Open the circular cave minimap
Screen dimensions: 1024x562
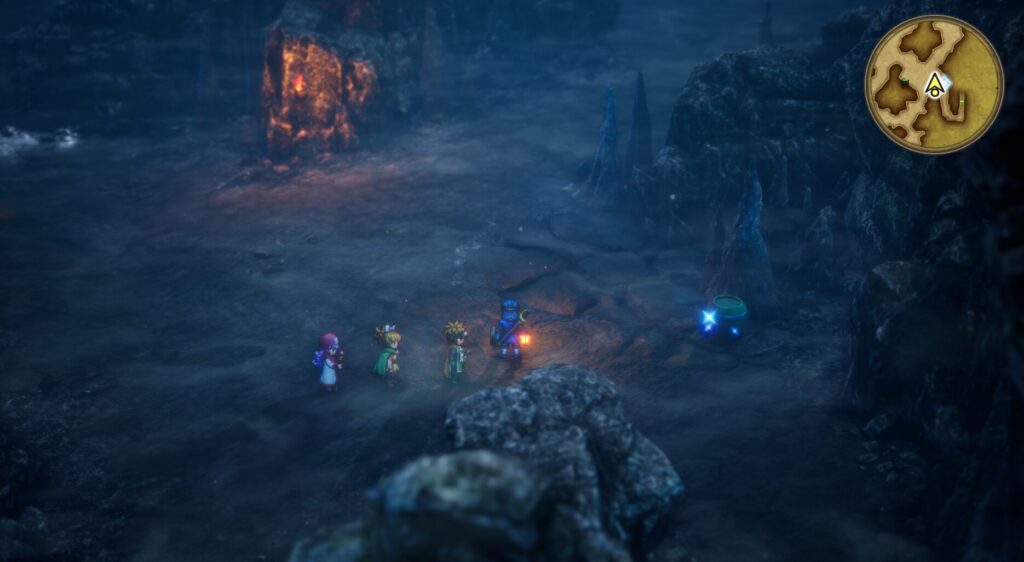tap(934, 84)
